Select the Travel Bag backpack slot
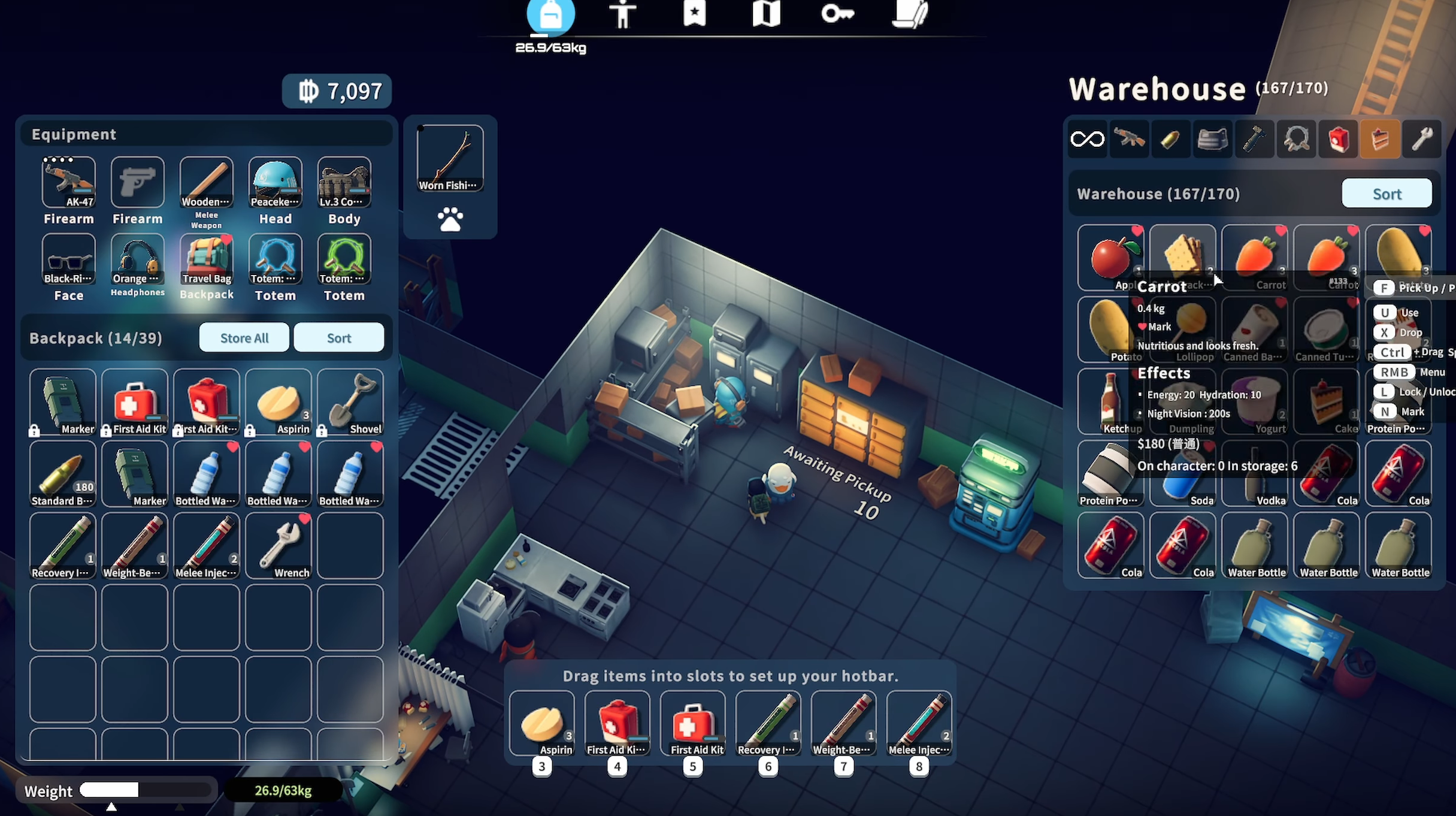 click(x=207, y=259)
